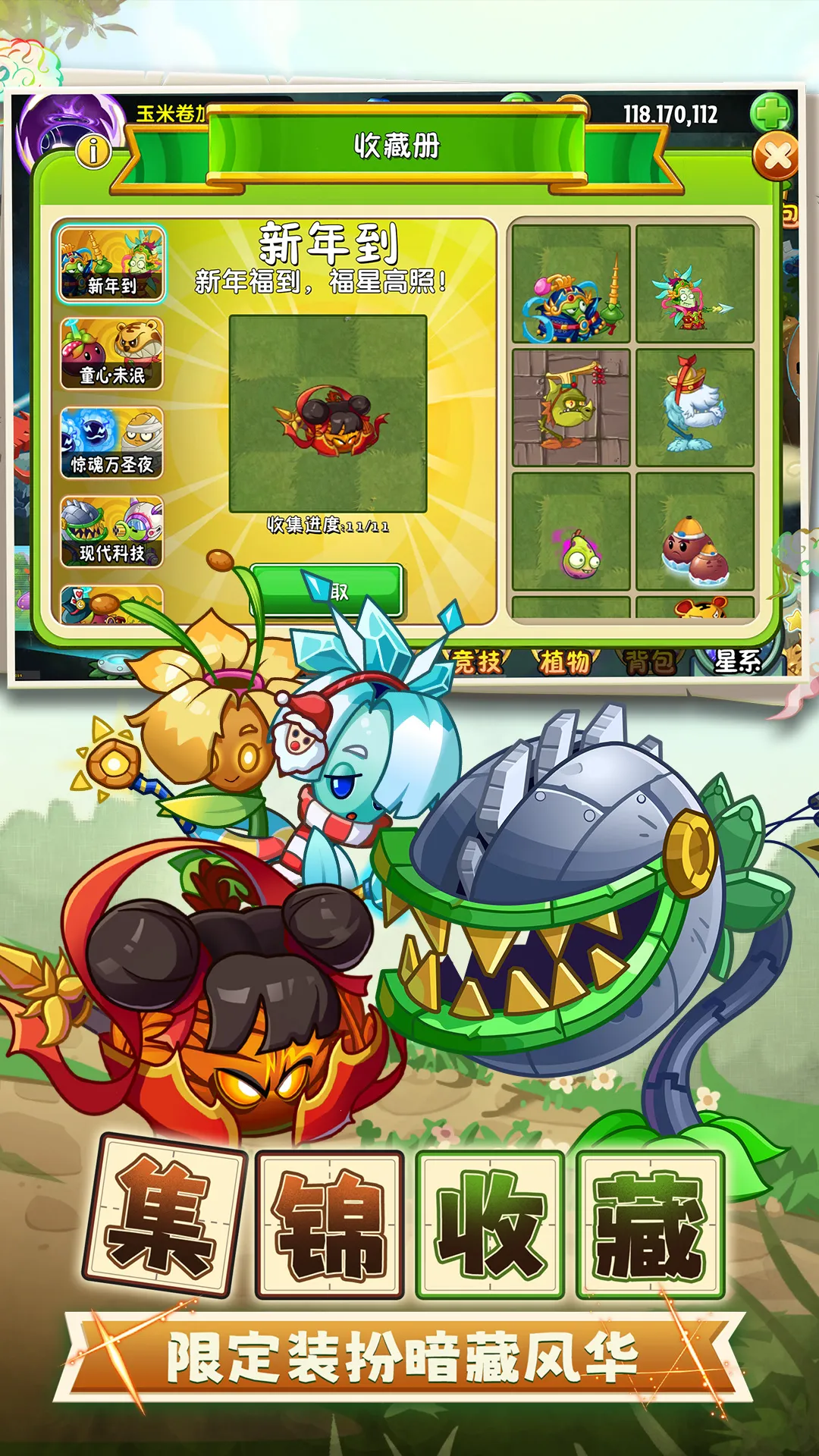Screen dimensions: 819x1456
Task: View the blue armored cactus costume tile
Action: coord(571,284)
